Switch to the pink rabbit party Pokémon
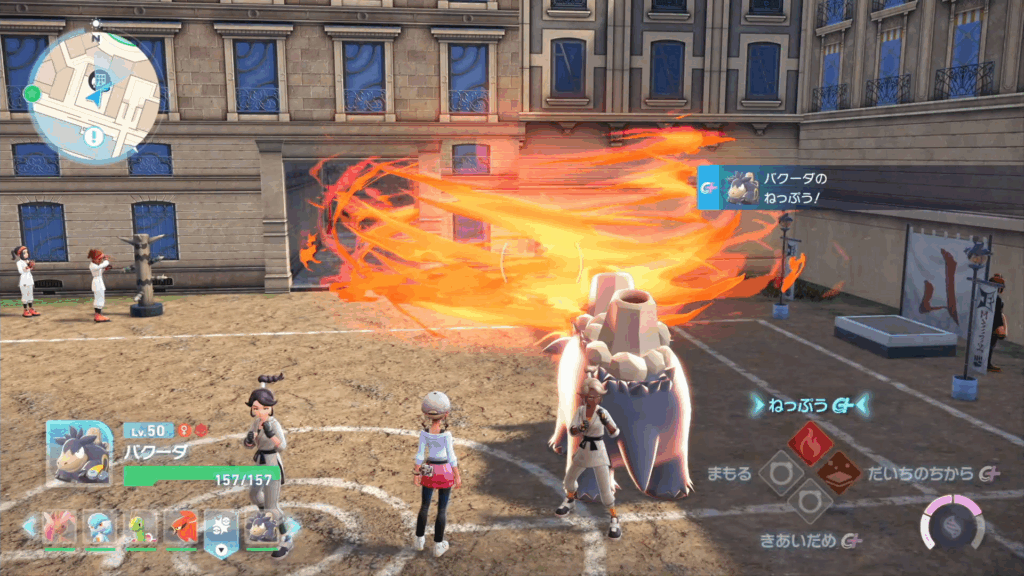Screen dimensions: 1024x576 point(60,527)
